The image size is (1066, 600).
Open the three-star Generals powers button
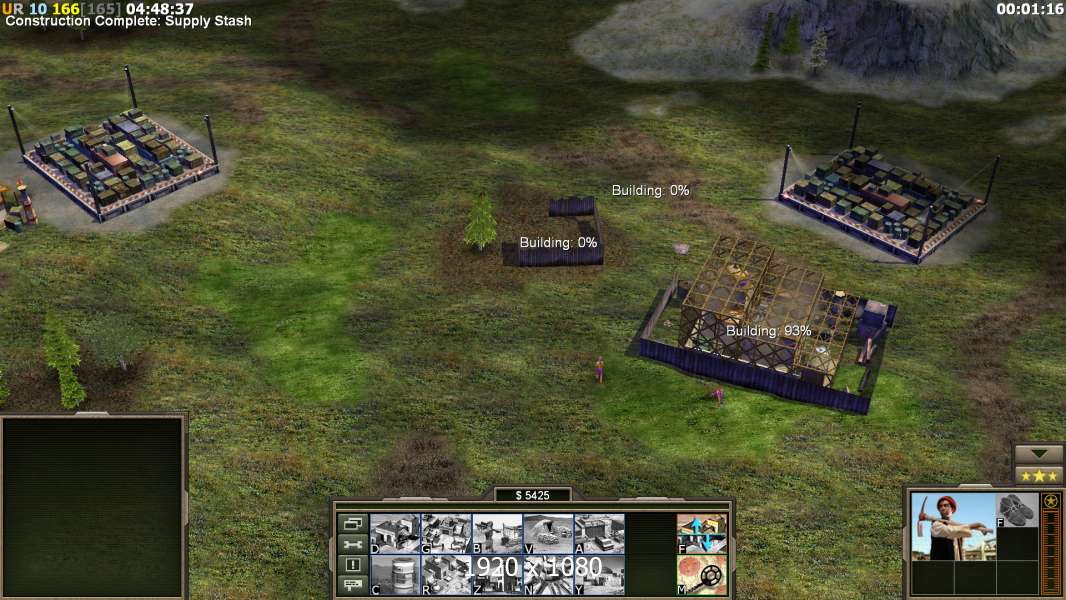click(1039, 475)
